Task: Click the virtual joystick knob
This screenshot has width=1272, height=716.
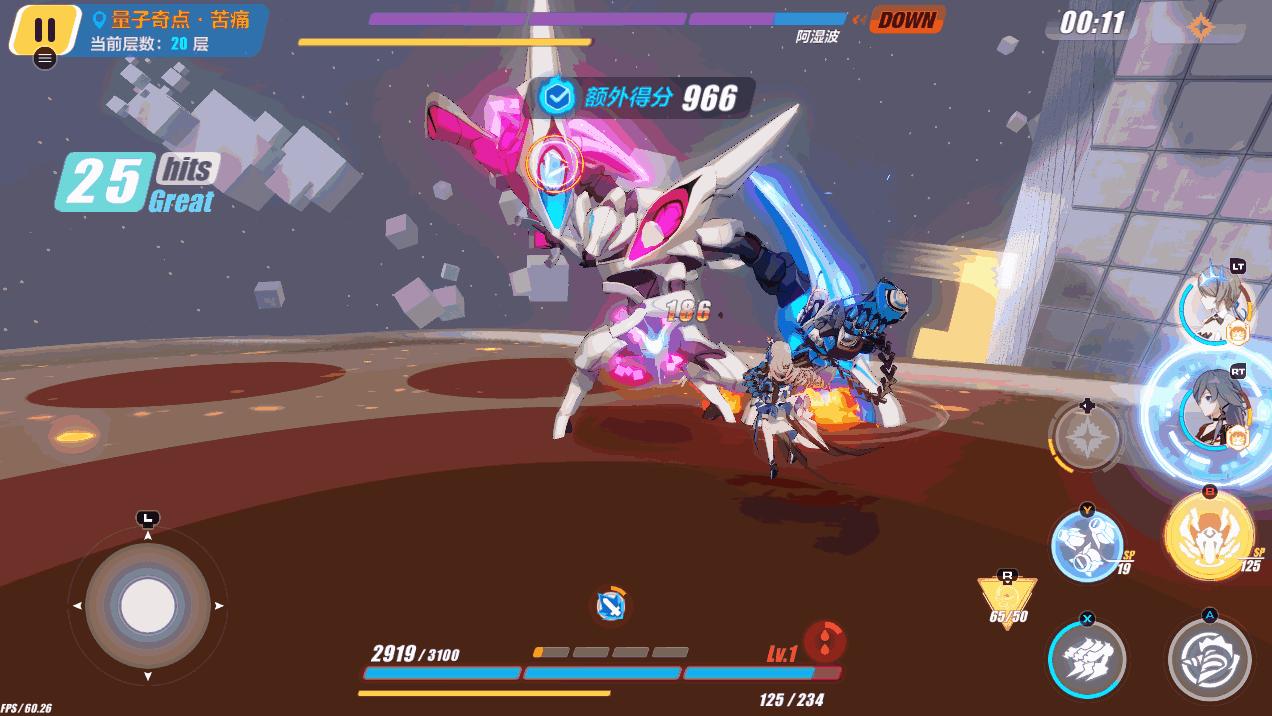Action: point(148,605)
